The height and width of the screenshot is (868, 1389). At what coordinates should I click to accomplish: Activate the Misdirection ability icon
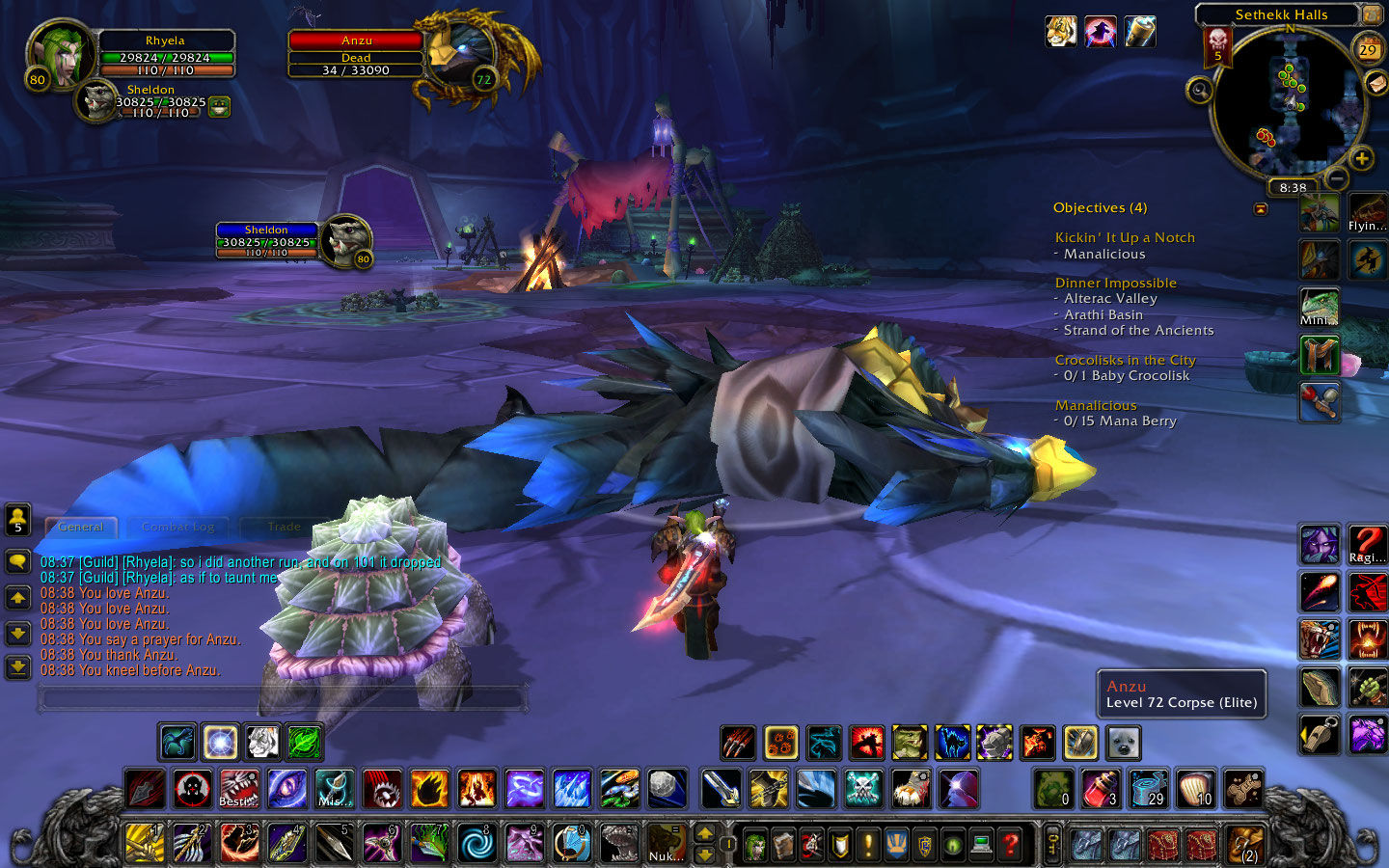(333, 791)
